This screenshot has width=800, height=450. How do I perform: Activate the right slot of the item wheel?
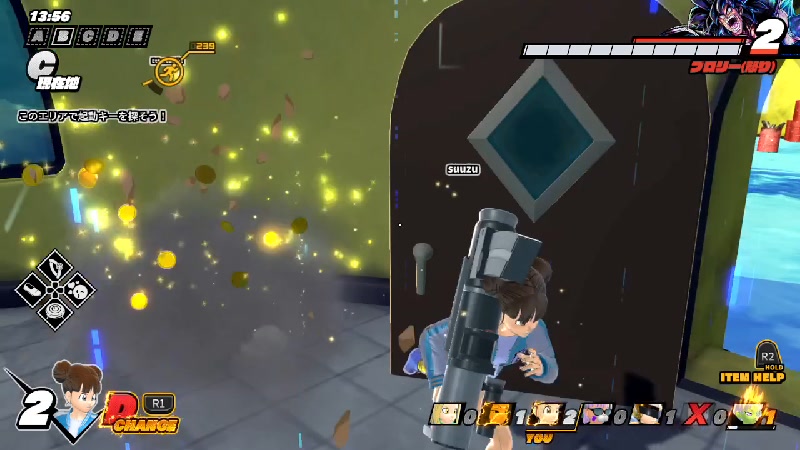[x=79, y=291]
